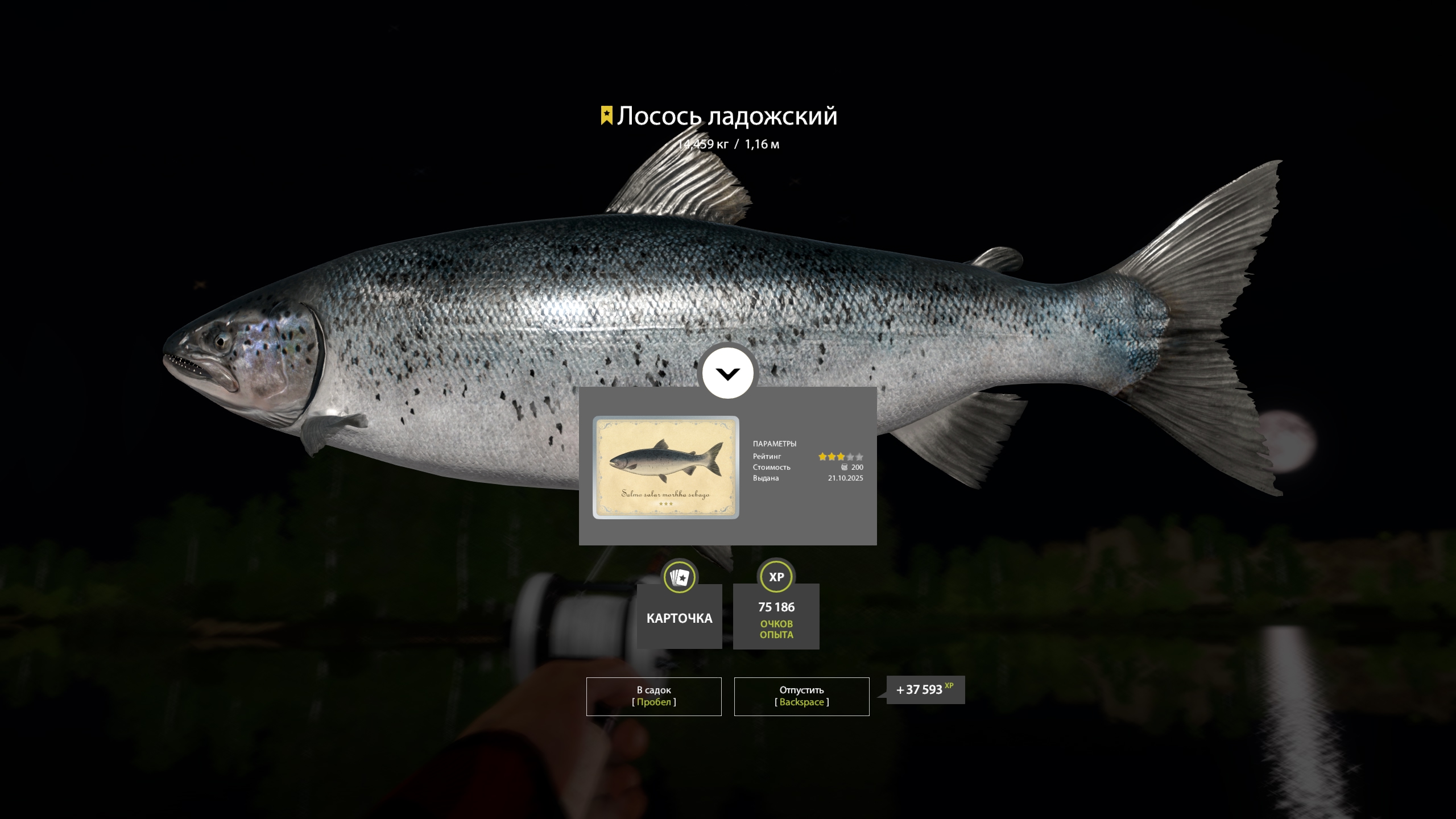The height and width of the screenshot is (819, 1456).
Task: Collapse the card panel with the chevron arrow
Action: point(727,374)
